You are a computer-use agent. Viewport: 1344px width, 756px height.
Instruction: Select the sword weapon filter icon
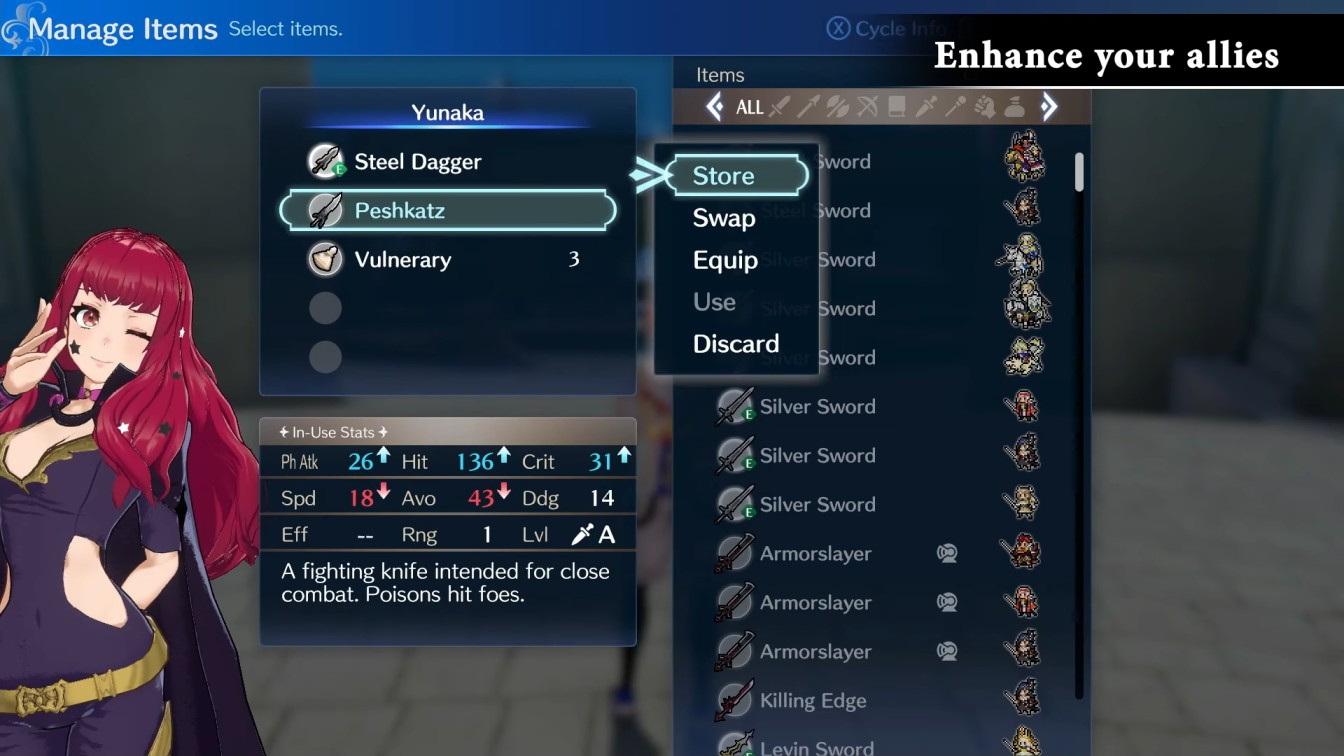780,107
